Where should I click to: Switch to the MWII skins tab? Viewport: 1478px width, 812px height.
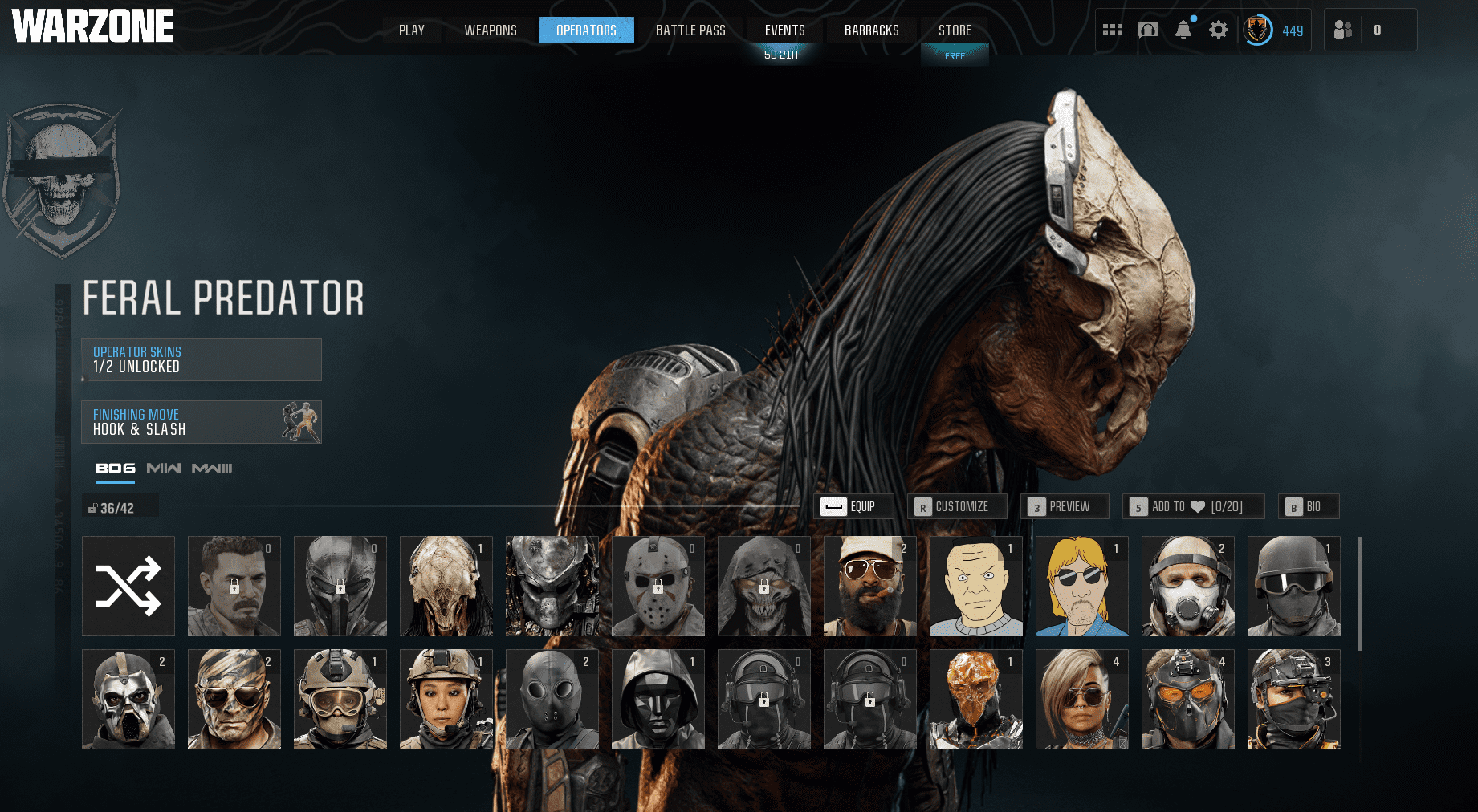tap(164, 469)
